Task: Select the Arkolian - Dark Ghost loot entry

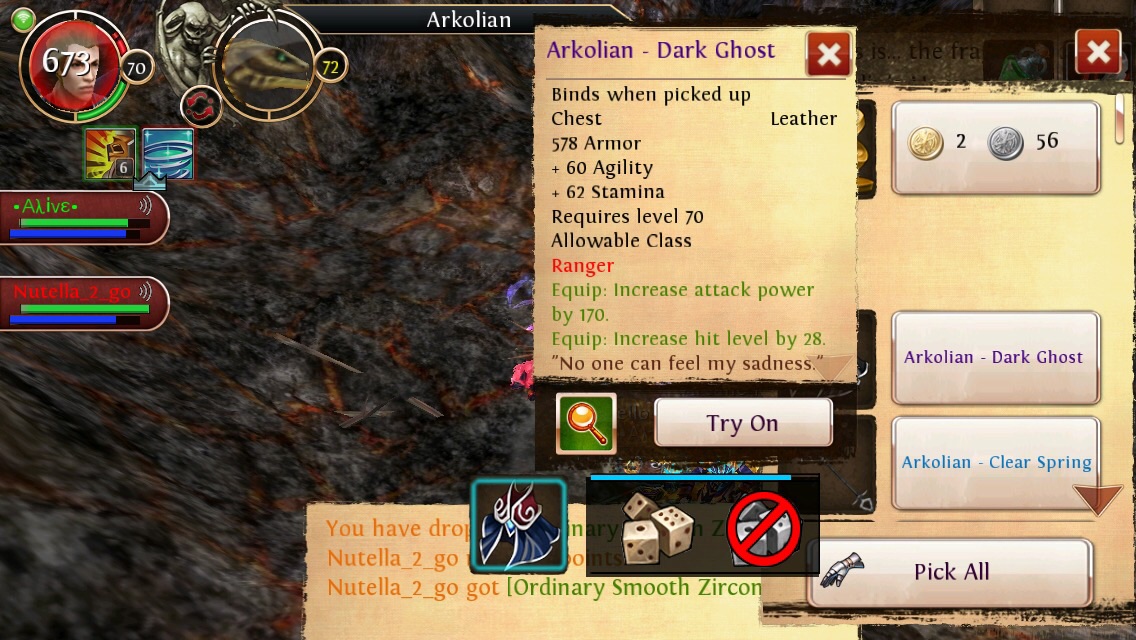Action: pos(995,357)
